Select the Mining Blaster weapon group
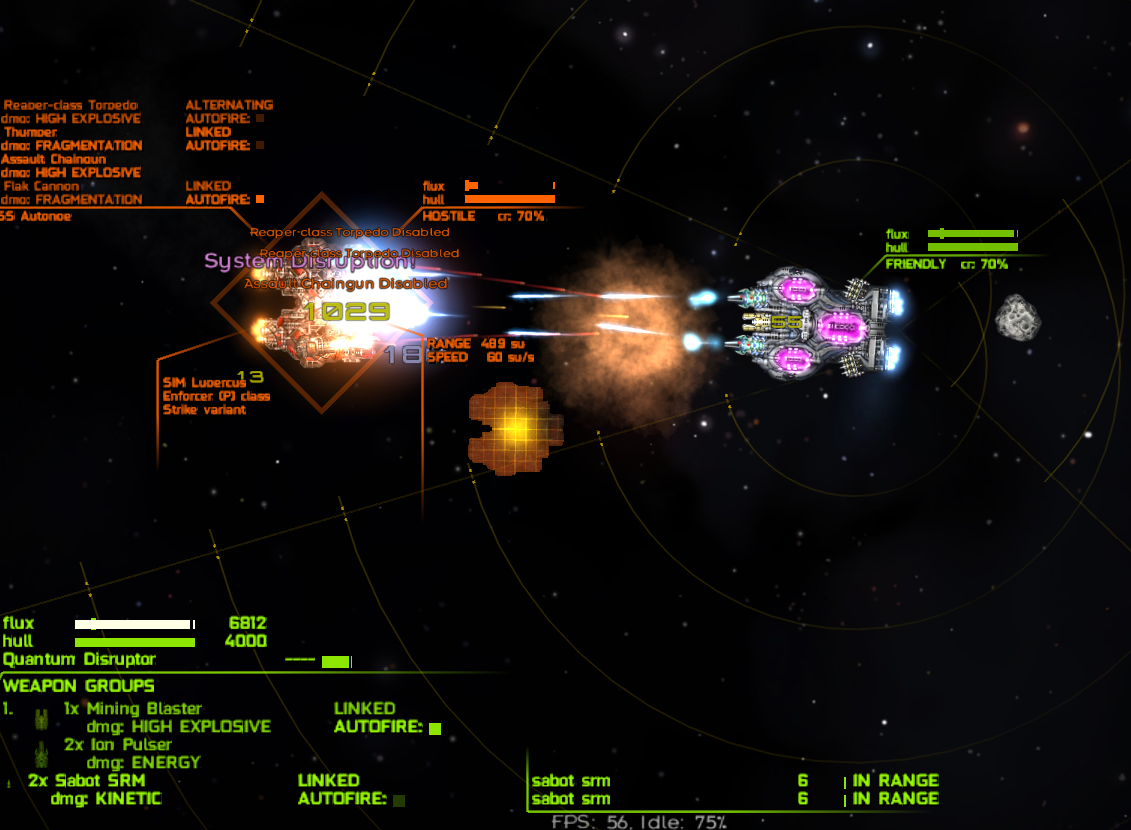The image size is (1131, 830). coord(132,709)
